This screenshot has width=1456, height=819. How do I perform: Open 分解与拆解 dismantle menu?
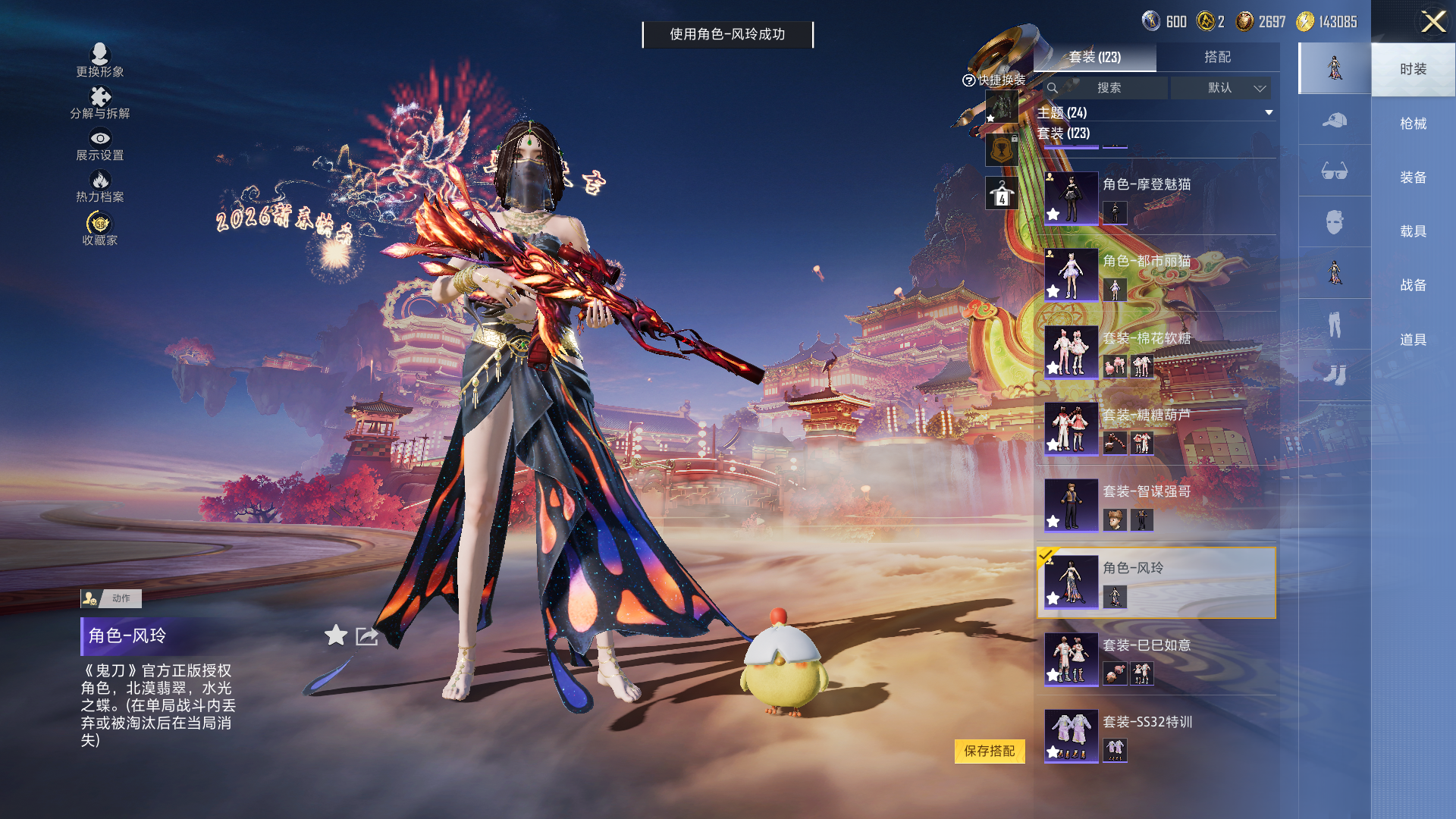pos(100,102)
